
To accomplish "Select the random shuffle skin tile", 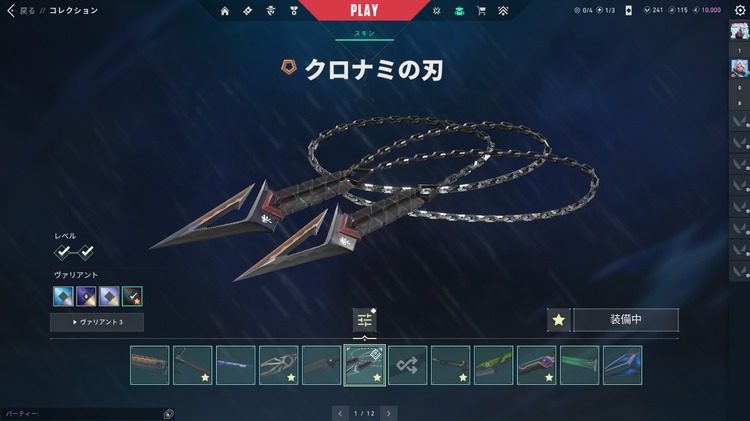I will (407, 365).
